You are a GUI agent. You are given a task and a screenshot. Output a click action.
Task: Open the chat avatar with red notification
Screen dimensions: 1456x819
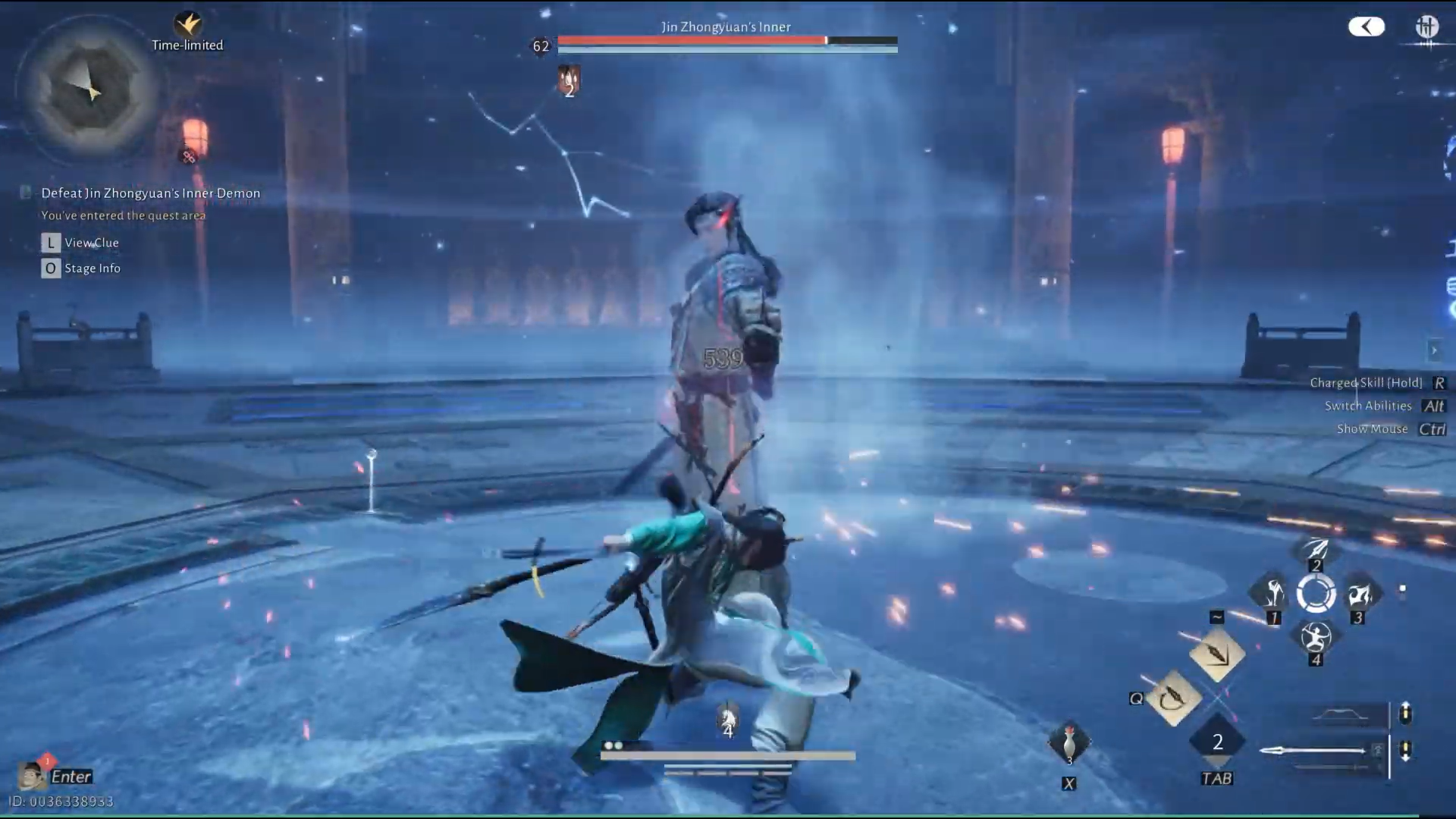coord(31,776)
